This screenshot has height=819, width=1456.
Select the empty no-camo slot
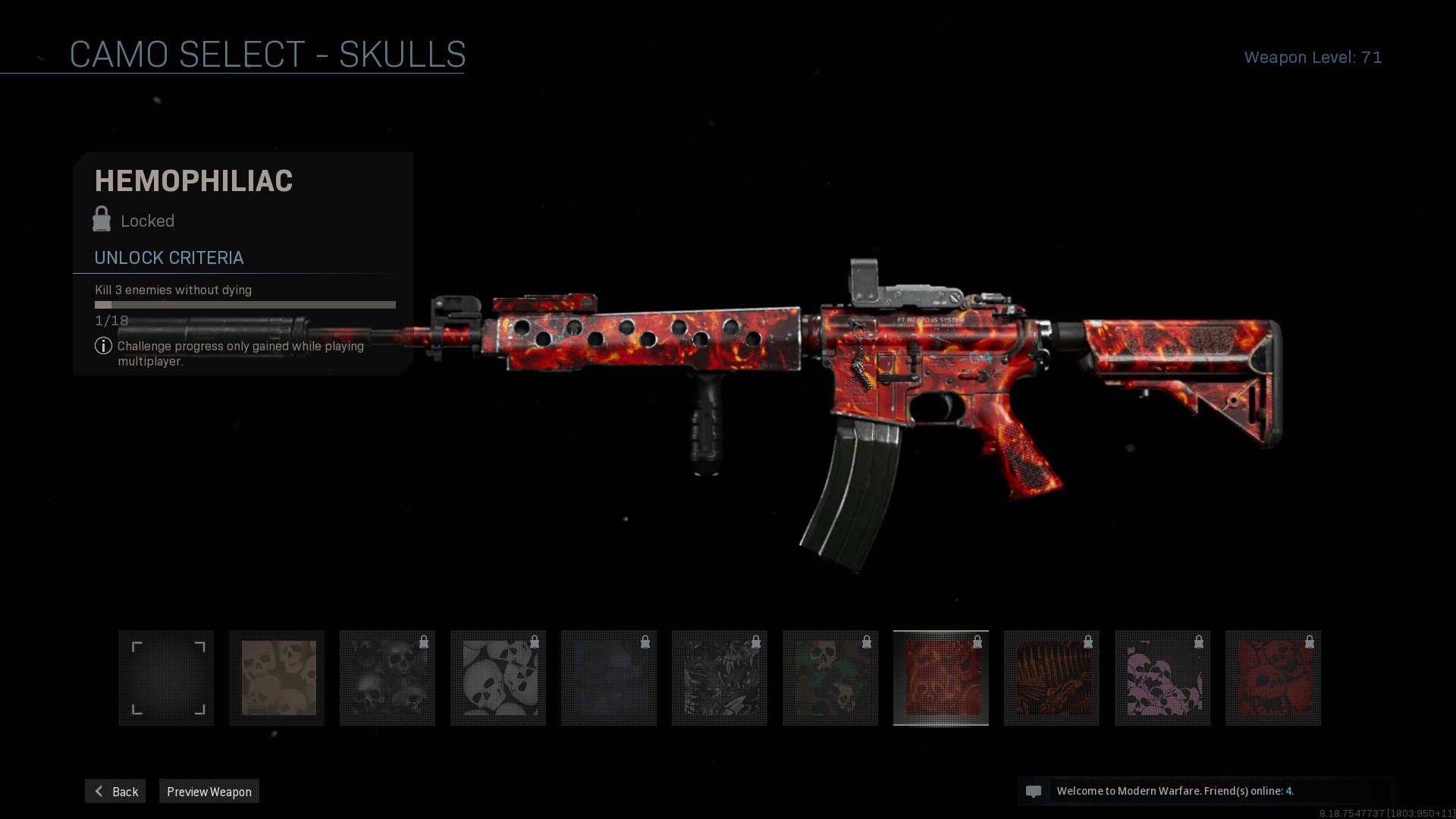click(166, 678)
